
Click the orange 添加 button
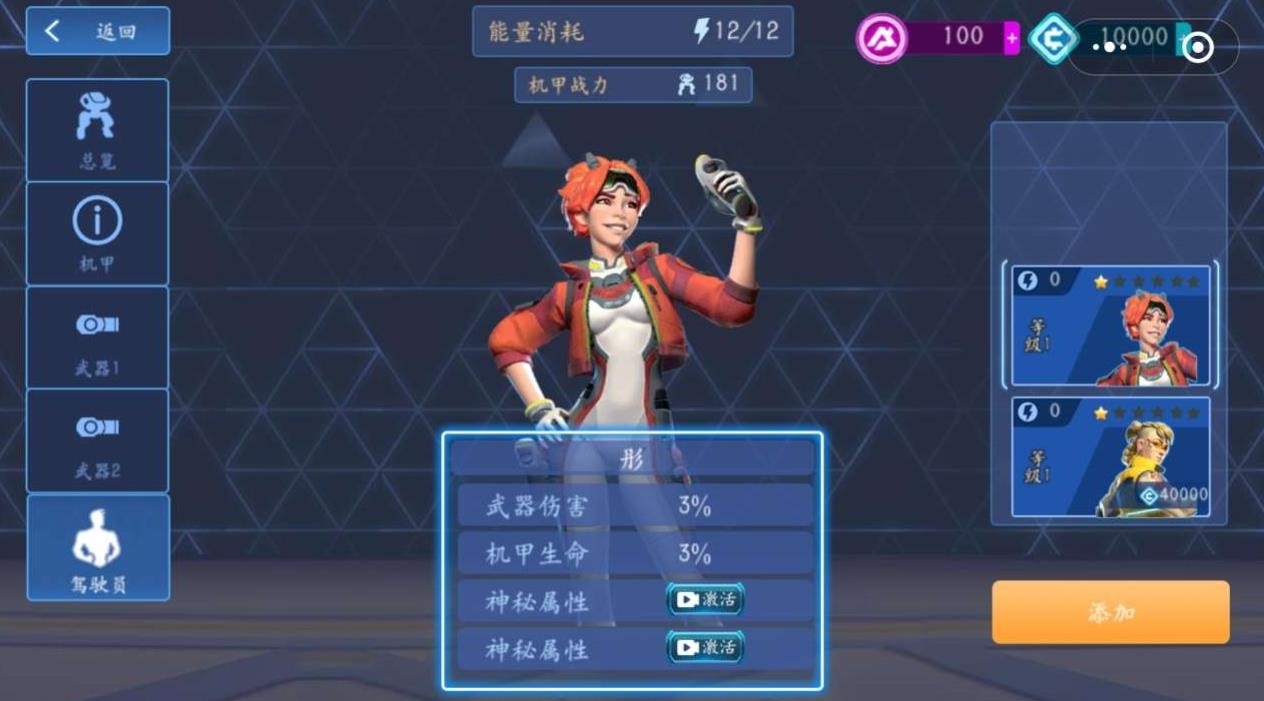1110,612
